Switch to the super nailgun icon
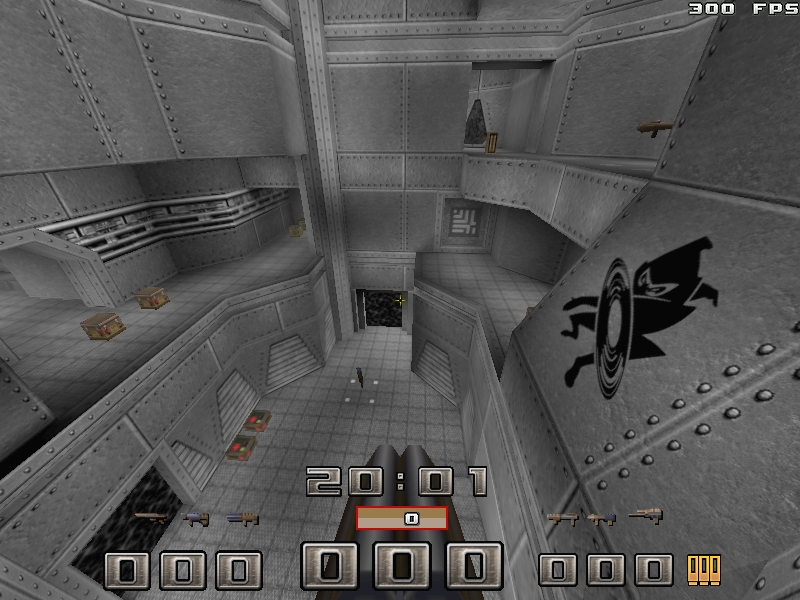This screenshot has width=800, height=600. [x=241, y=518]
